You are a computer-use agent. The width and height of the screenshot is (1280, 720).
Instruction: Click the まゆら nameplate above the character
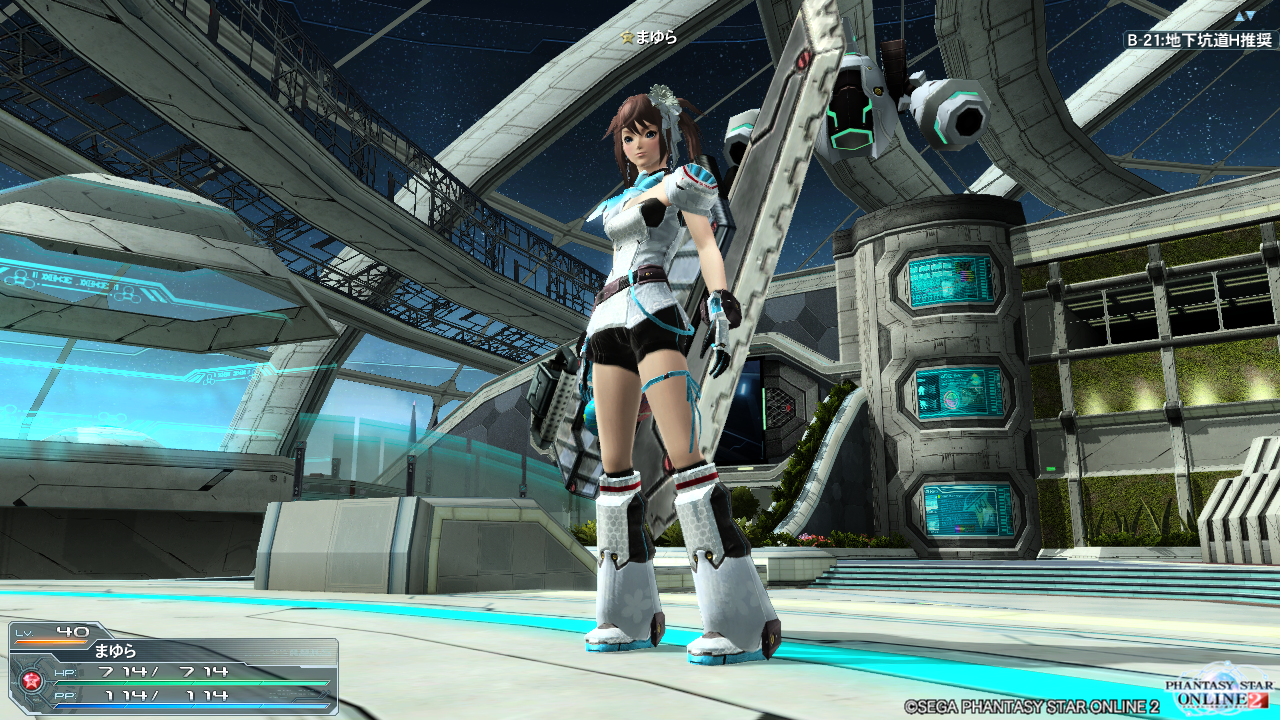pyautogui.click(x=649, y=37)
